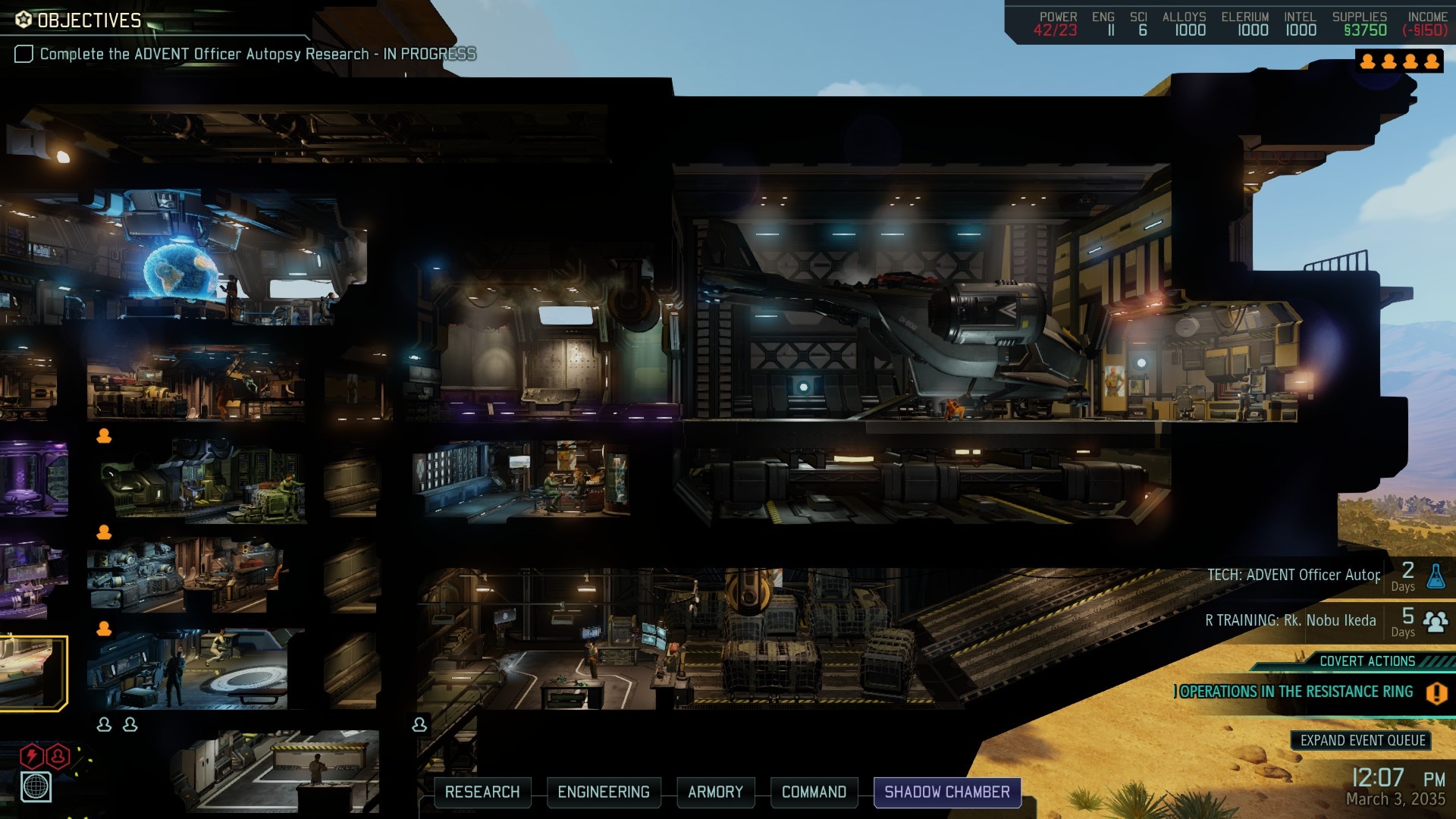Open Operations in the Resistance Ring alert
The height and width of the screenshot is (819, 1456).
coord(1297,692)
